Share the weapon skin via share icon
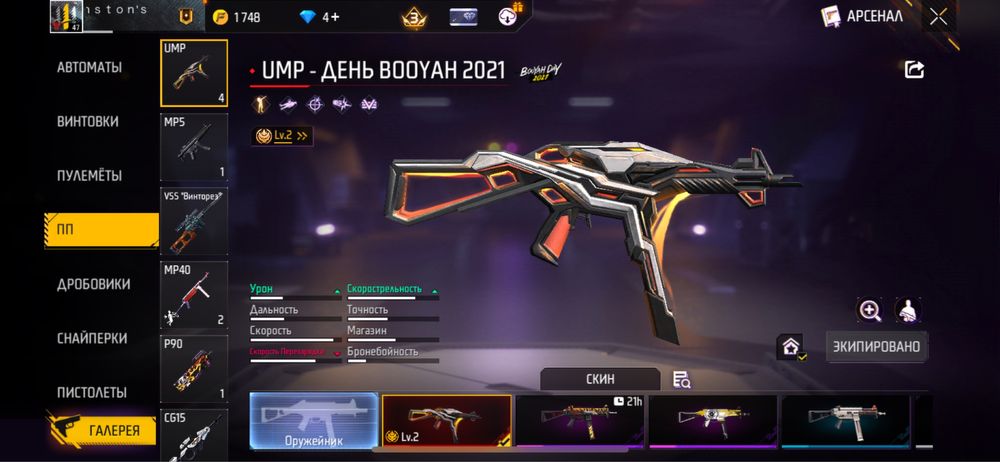Screen dimensions: 1000x462 (x=914, y=69)
